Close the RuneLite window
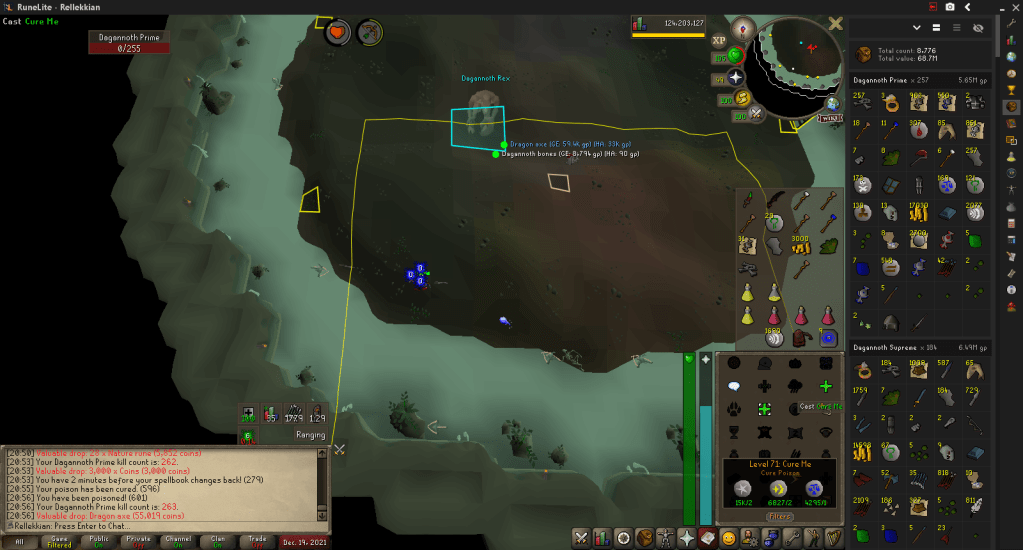 (1012, 7)
